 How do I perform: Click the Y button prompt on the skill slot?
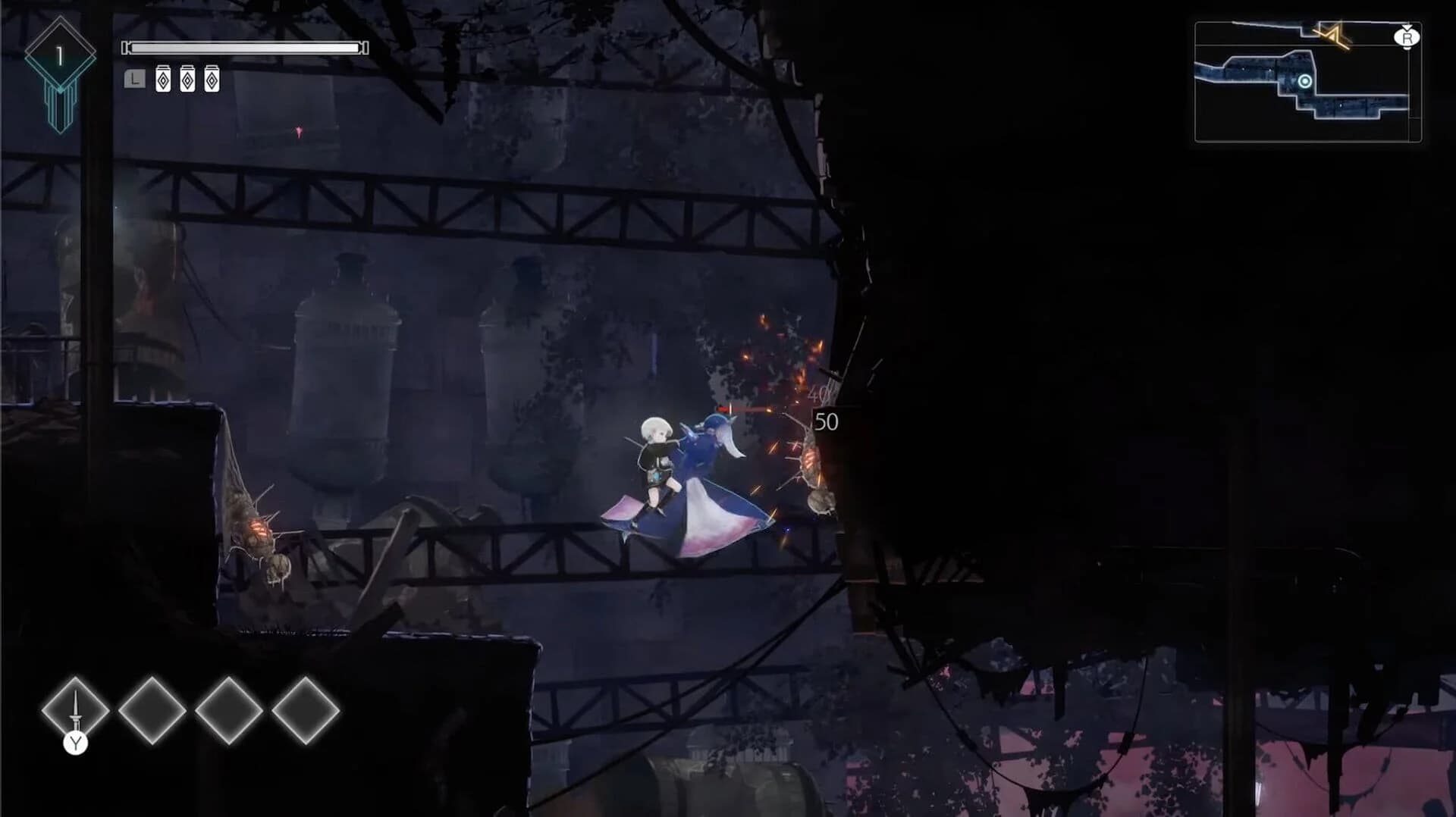tap(76, 745)
